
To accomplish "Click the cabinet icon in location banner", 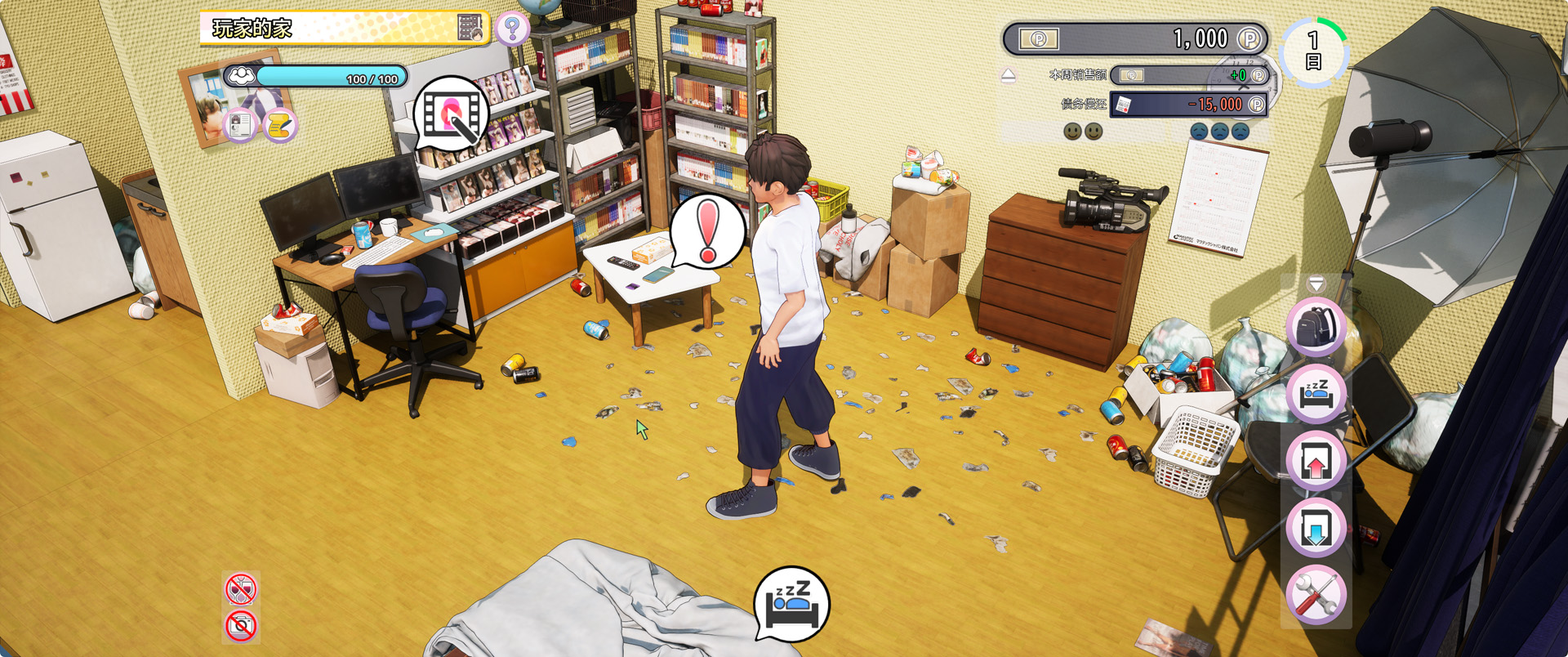I will [470, 29].
